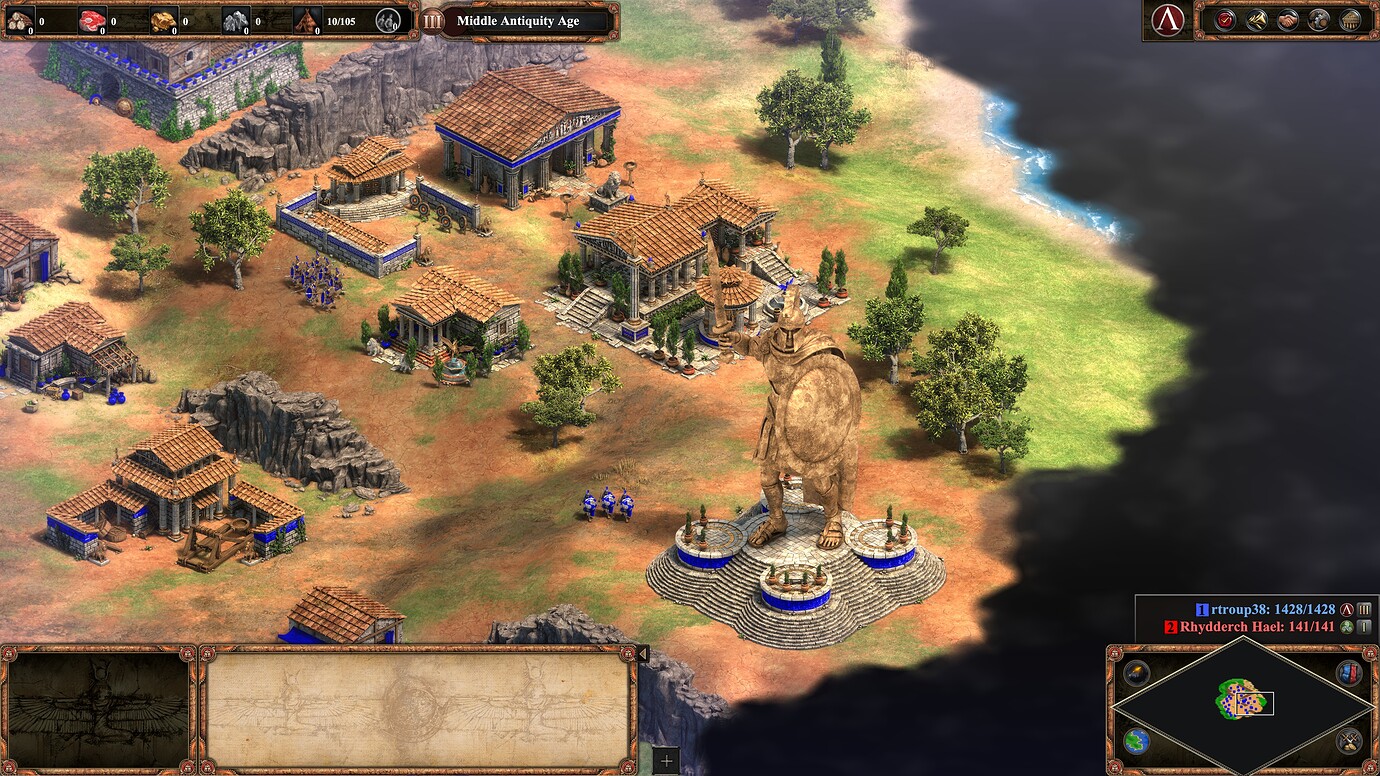Open the Objectives panel checkmark icon
The width and height of the screenshot is (1380, 776).
click(1226, 19)
